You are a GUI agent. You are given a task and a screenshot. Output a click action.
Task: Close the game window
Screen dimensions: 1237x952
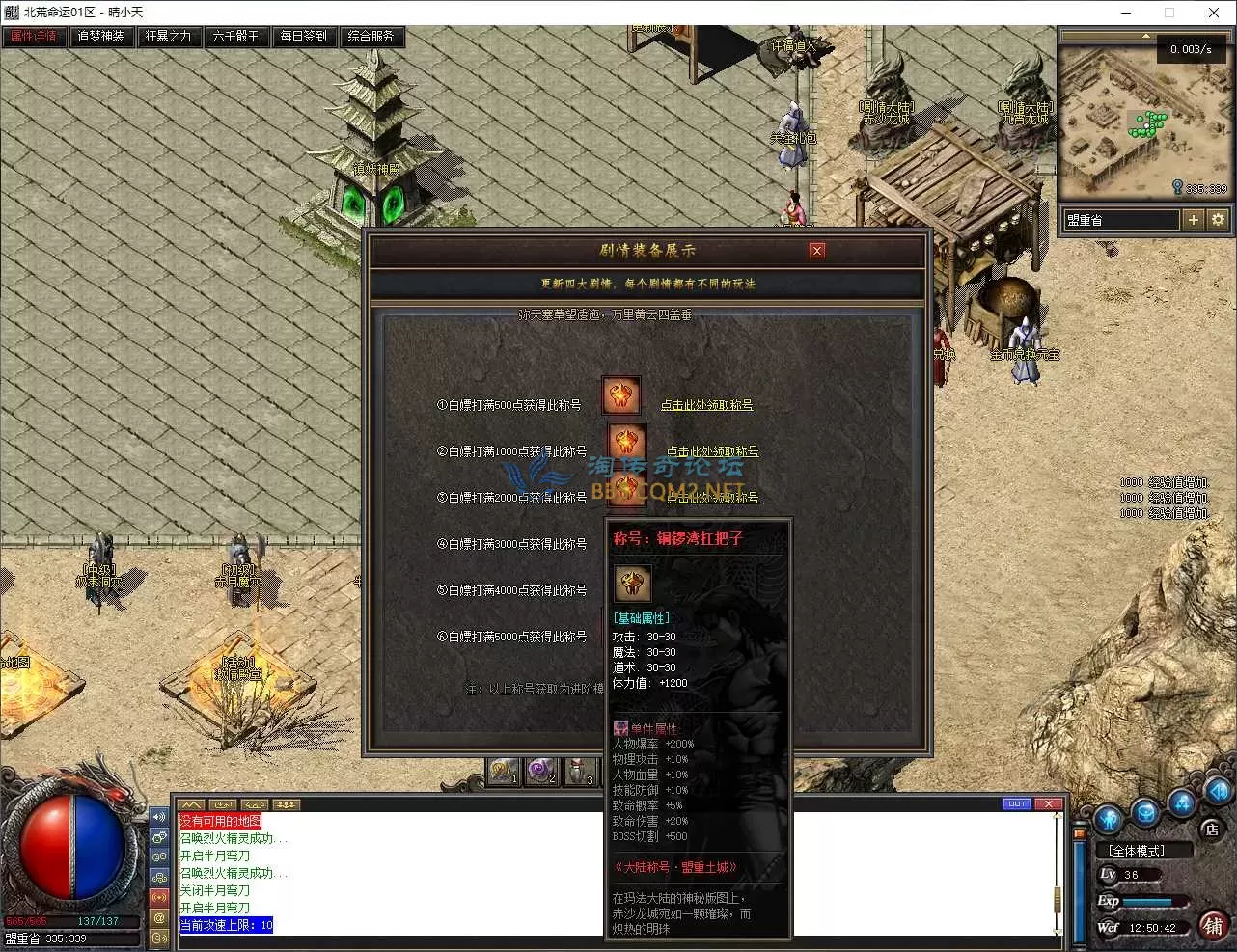1213,13
